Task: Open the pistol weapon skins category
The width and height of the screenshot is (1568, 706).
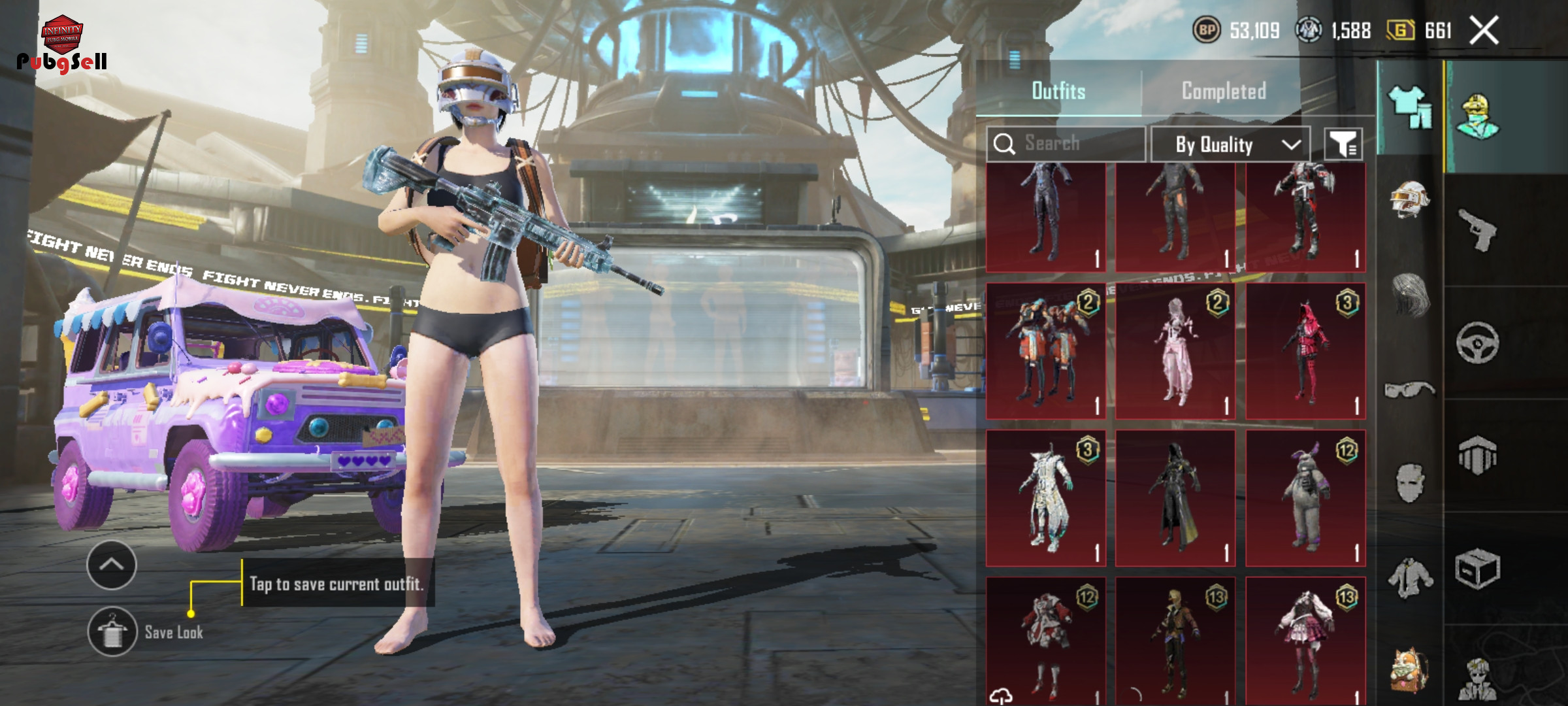Action: 1478,229
